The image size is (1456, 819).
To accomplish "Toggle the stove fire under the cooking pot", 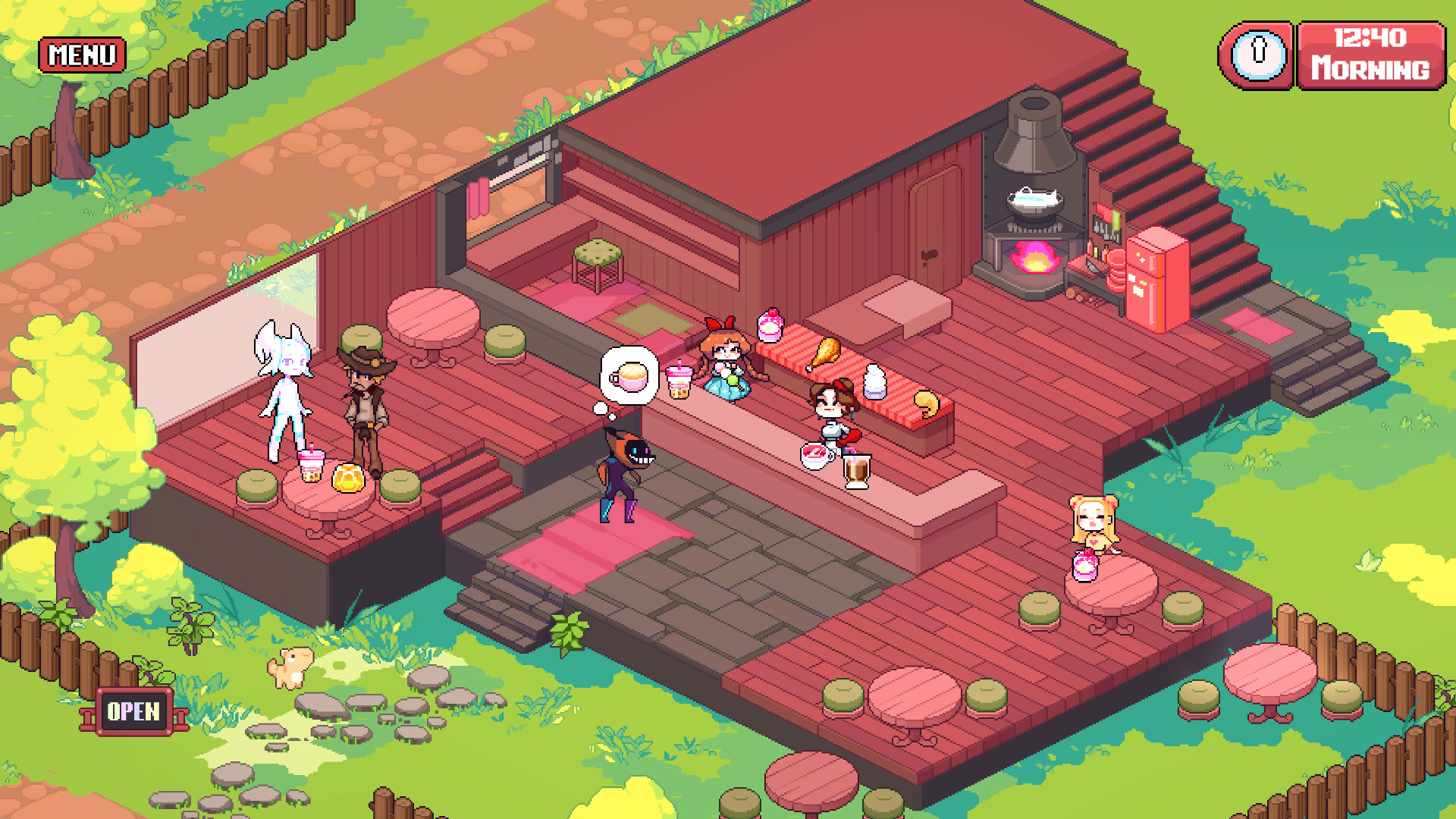I will pos(1035,258).
